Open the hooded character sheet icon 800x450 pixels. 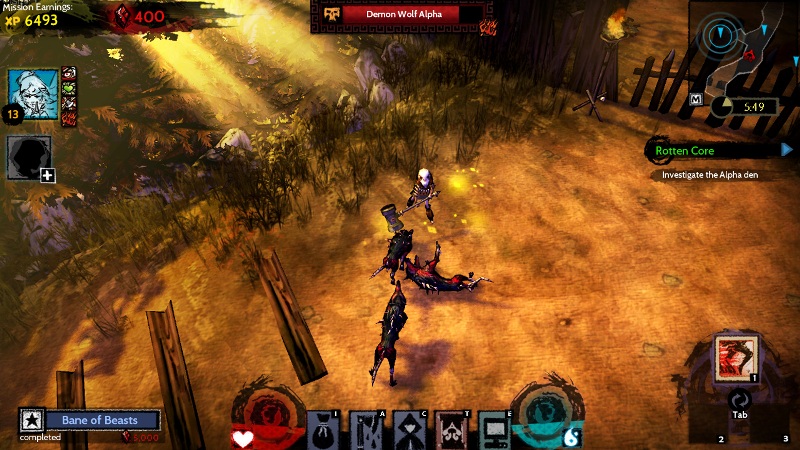409,429
